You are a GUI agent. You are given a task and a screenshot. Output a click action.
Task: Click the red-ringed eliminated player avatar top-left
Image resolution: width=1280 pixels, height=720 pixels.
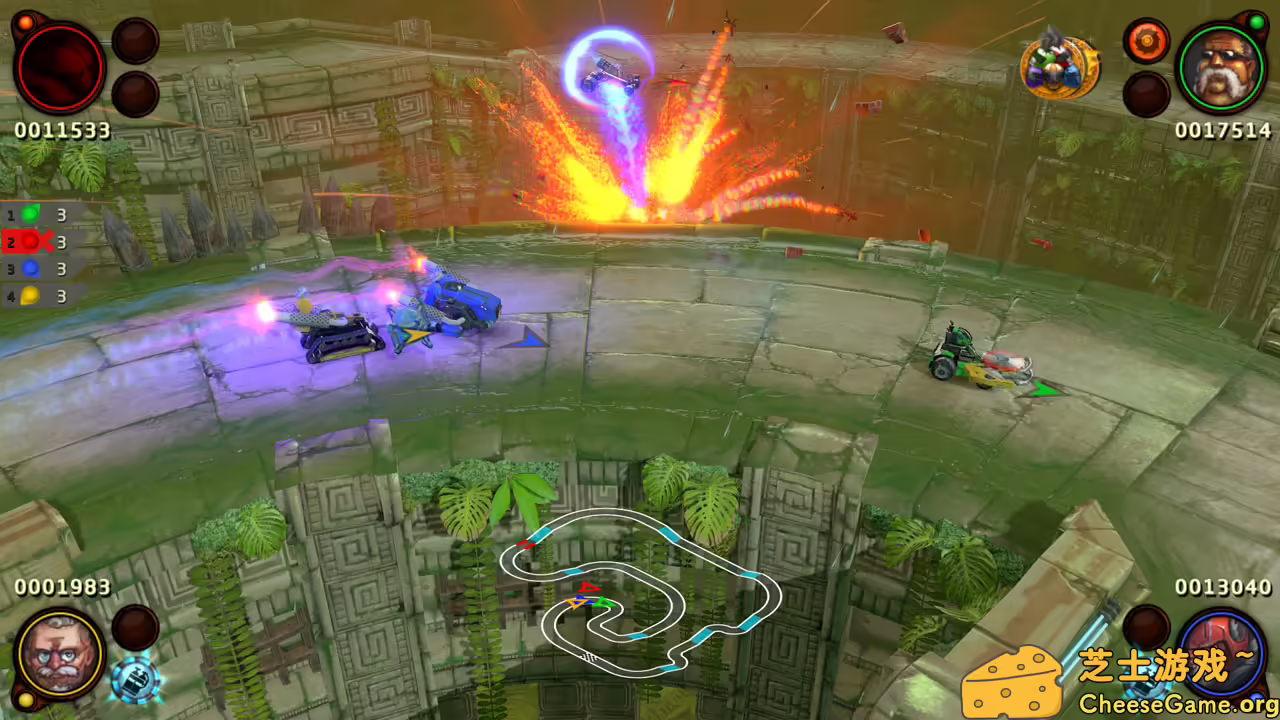click(x=60, y=68)
